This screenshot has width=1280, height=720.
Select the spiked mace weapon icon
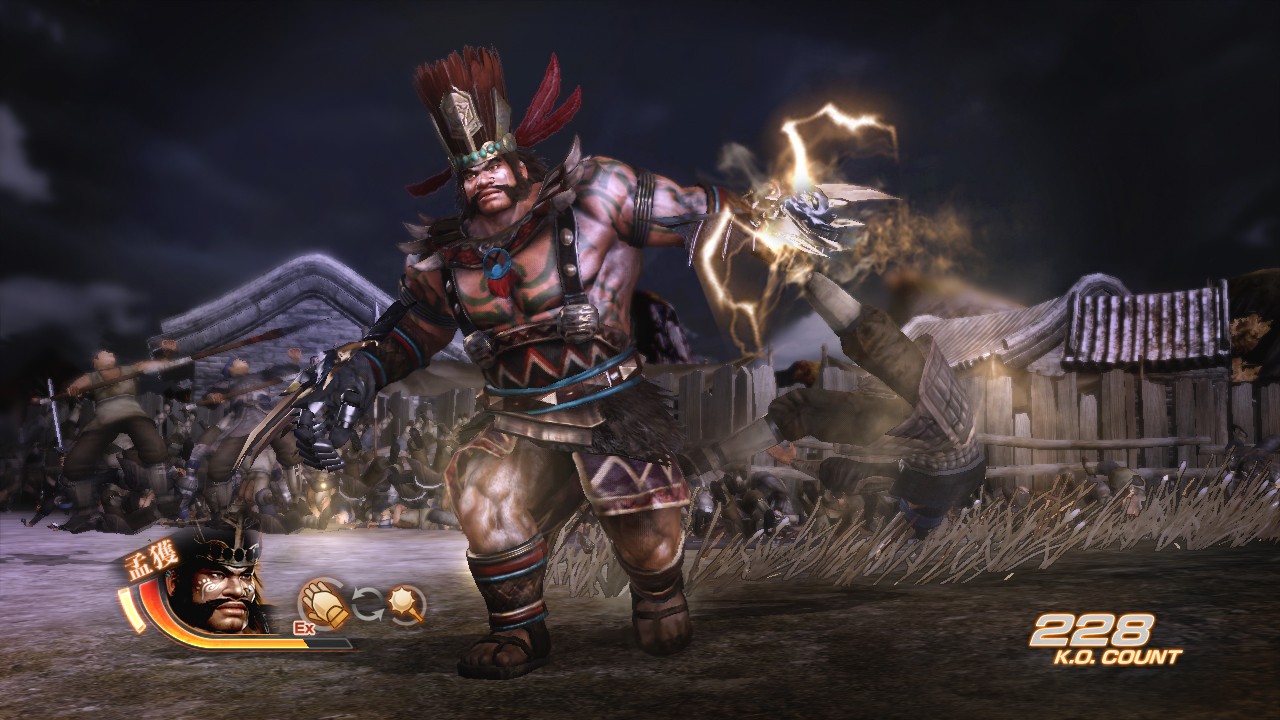pos(407,604)
